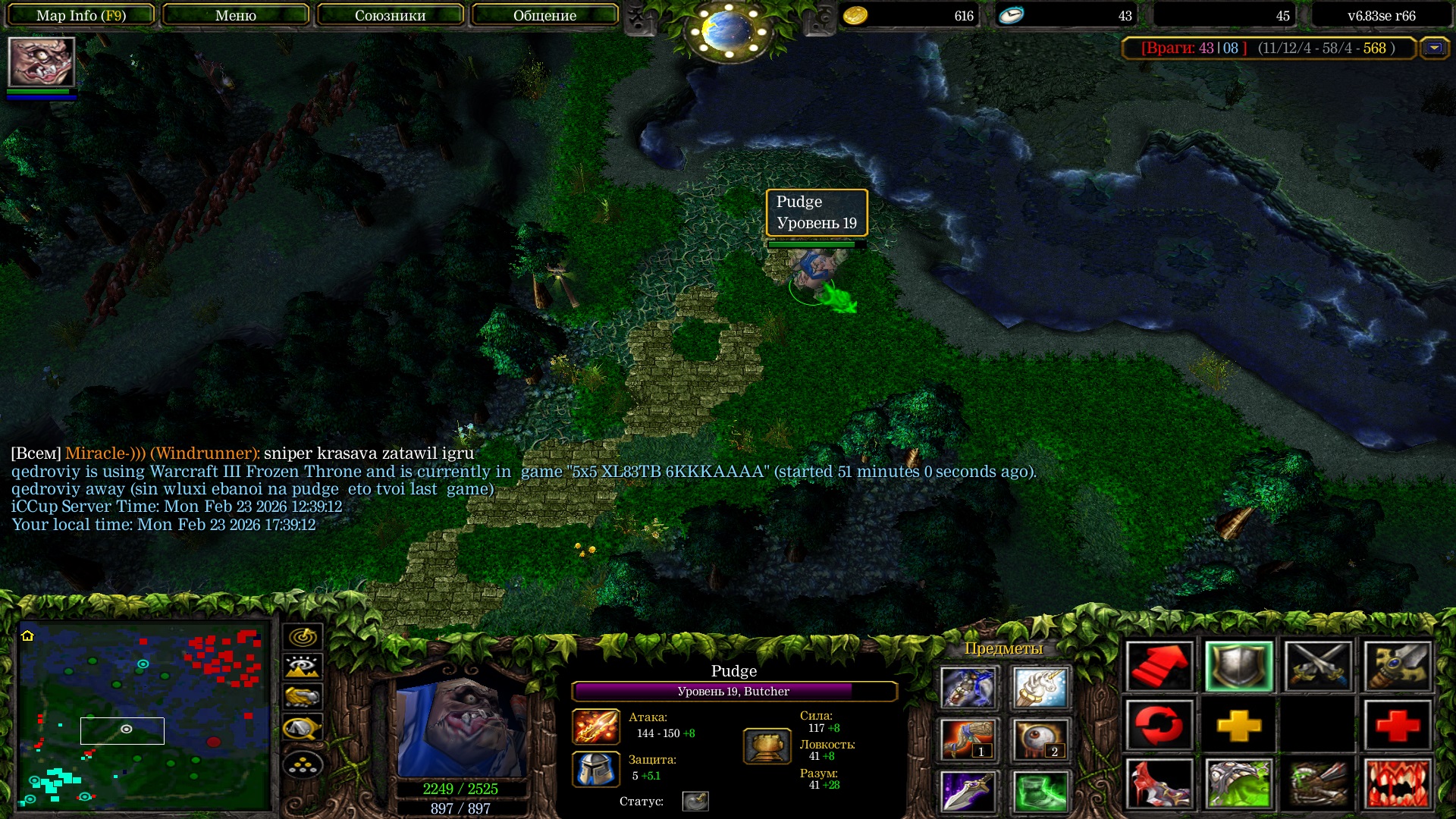Open the Общение chat log

click(544, 15)
